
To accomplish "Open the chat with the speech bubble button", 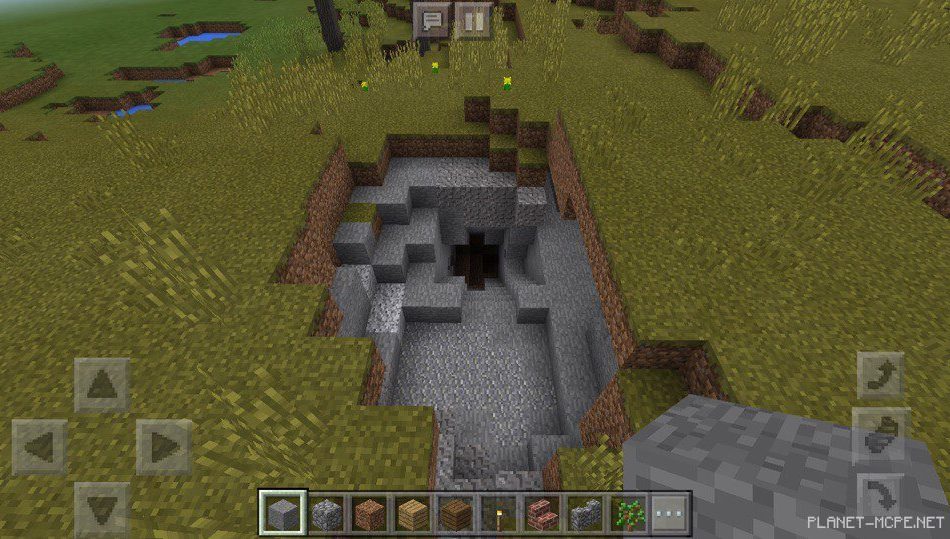I will pyautogui.click(x=433, y=19).
